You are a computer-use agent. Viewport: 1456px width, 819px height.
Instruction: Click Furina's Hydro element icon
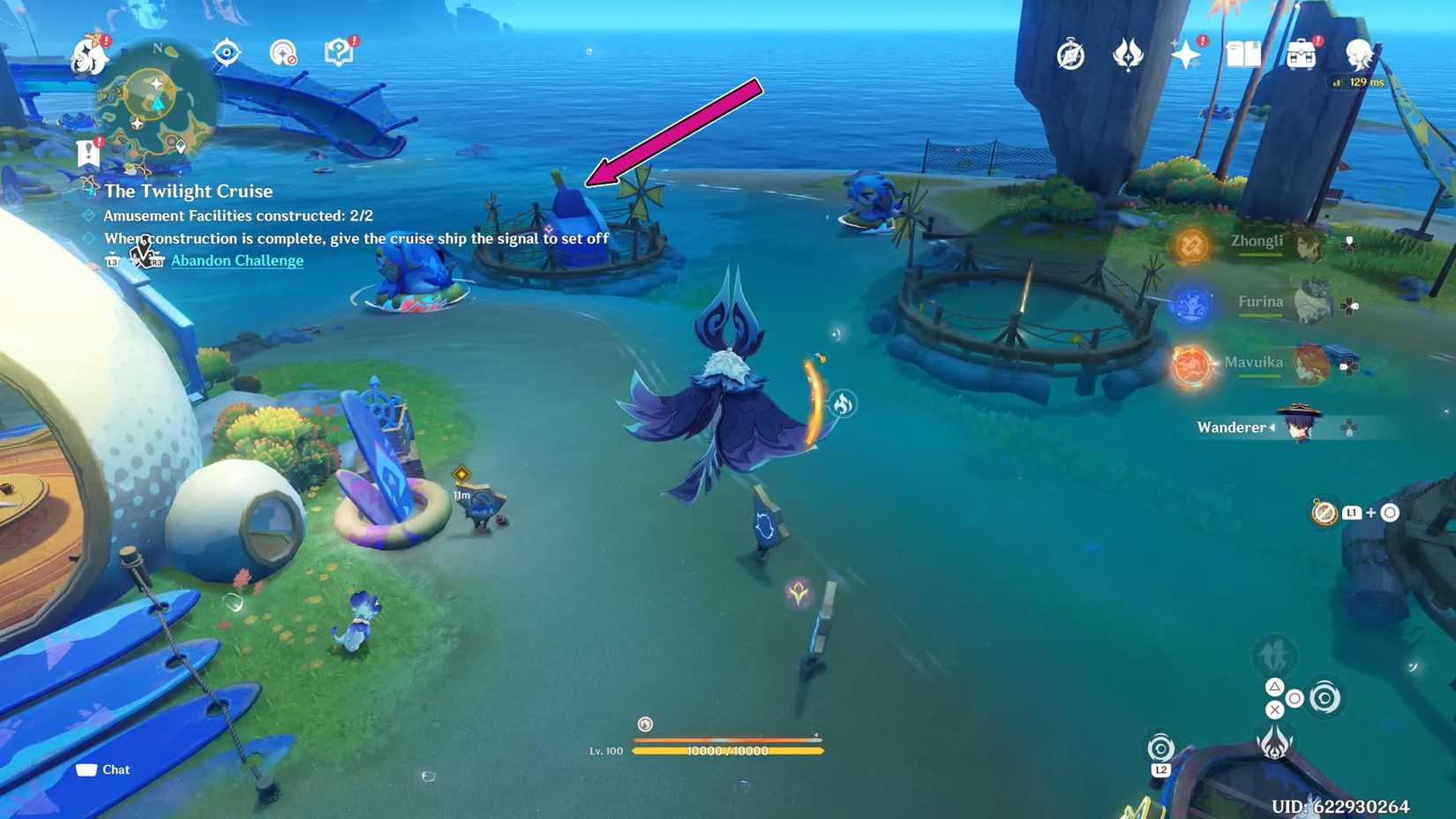[x=1190, y=306]
